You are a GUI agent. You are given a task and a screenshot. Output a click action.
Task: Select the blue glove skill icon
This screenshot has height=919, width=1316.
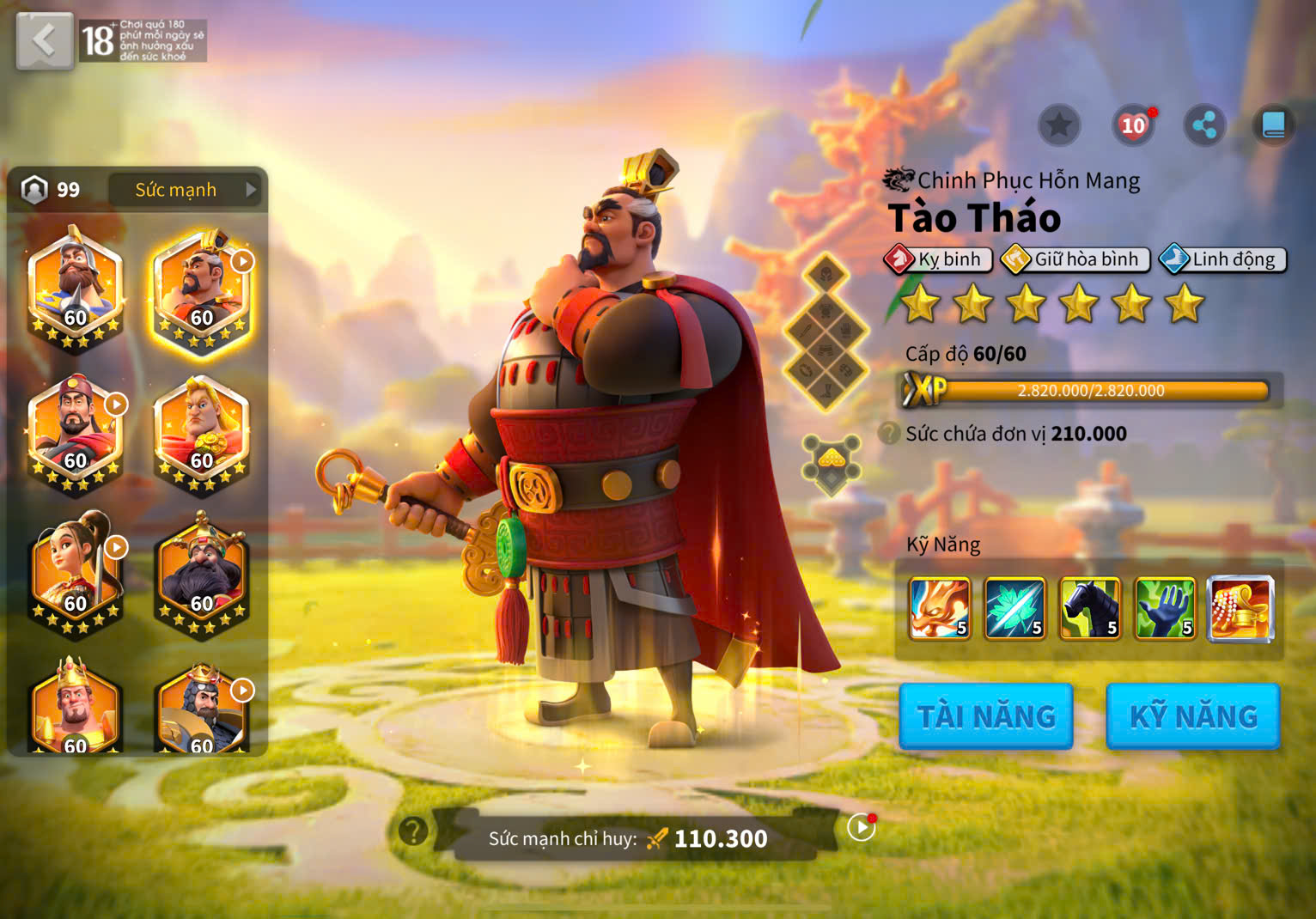point(1165,609)
